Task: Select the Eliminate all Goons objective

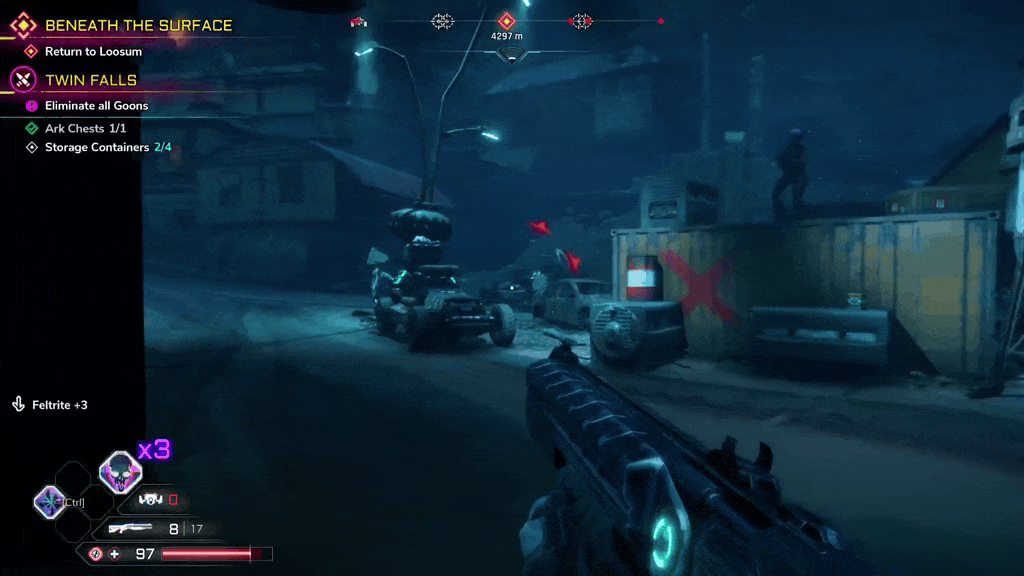Action: (x=96, y=106)
